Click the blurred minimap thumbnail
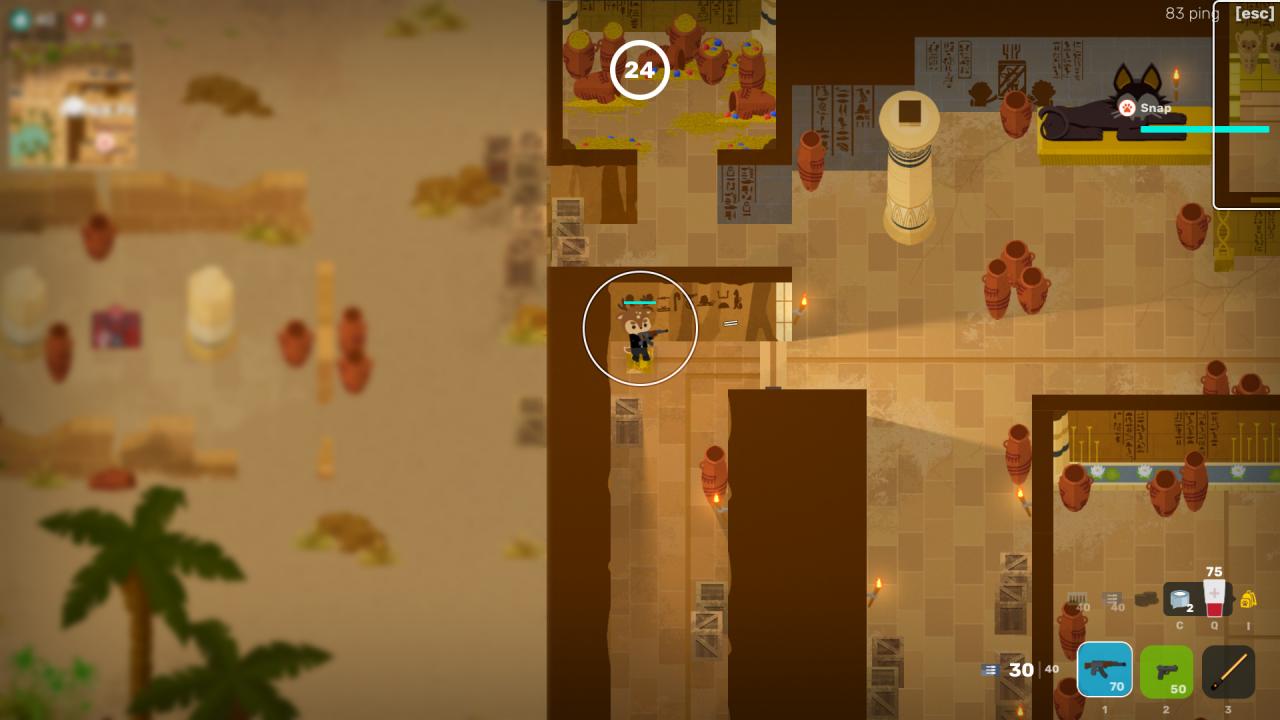 (71, 104)
